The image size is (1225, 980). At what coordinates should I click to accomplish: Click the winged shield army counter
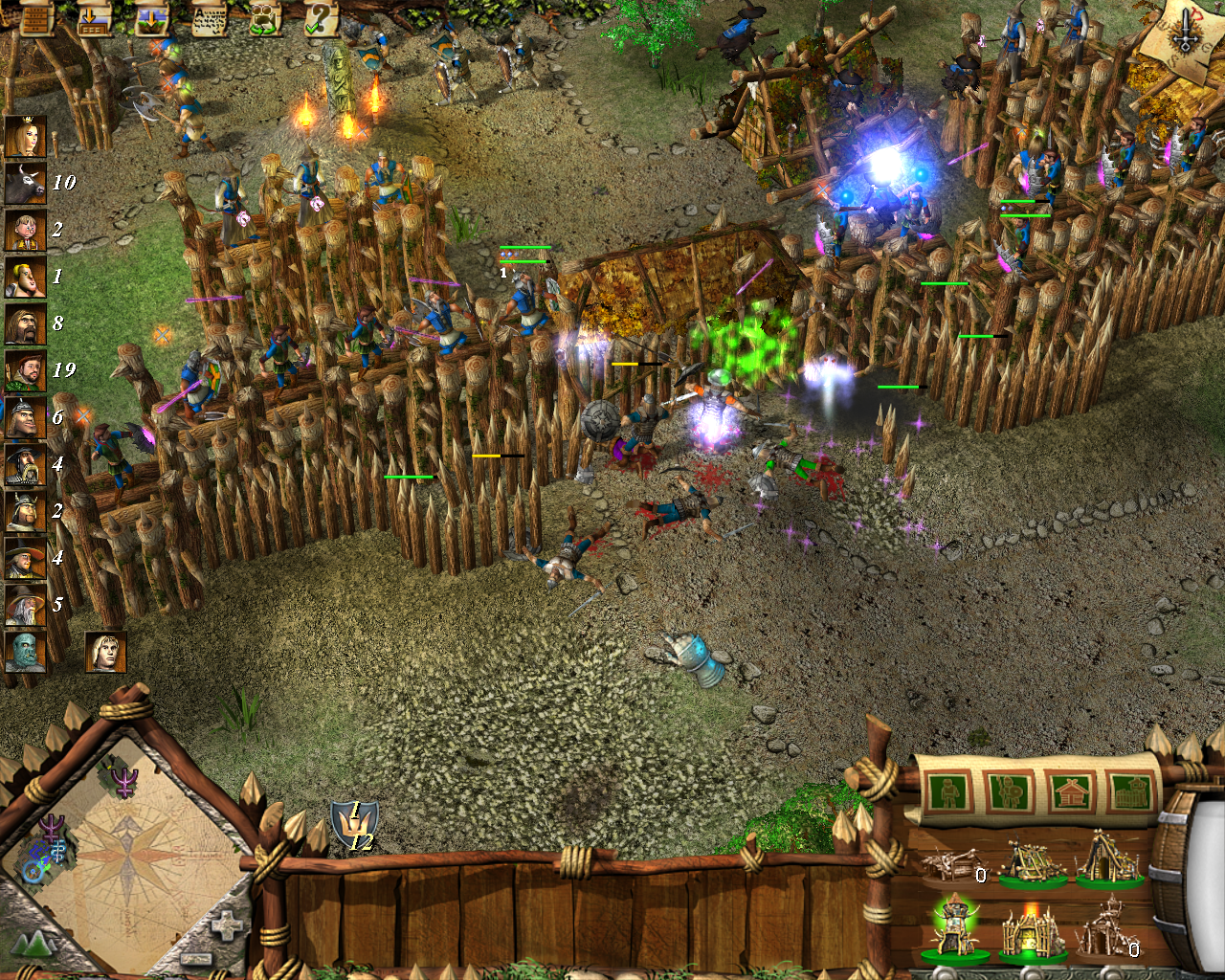(353, 825)
